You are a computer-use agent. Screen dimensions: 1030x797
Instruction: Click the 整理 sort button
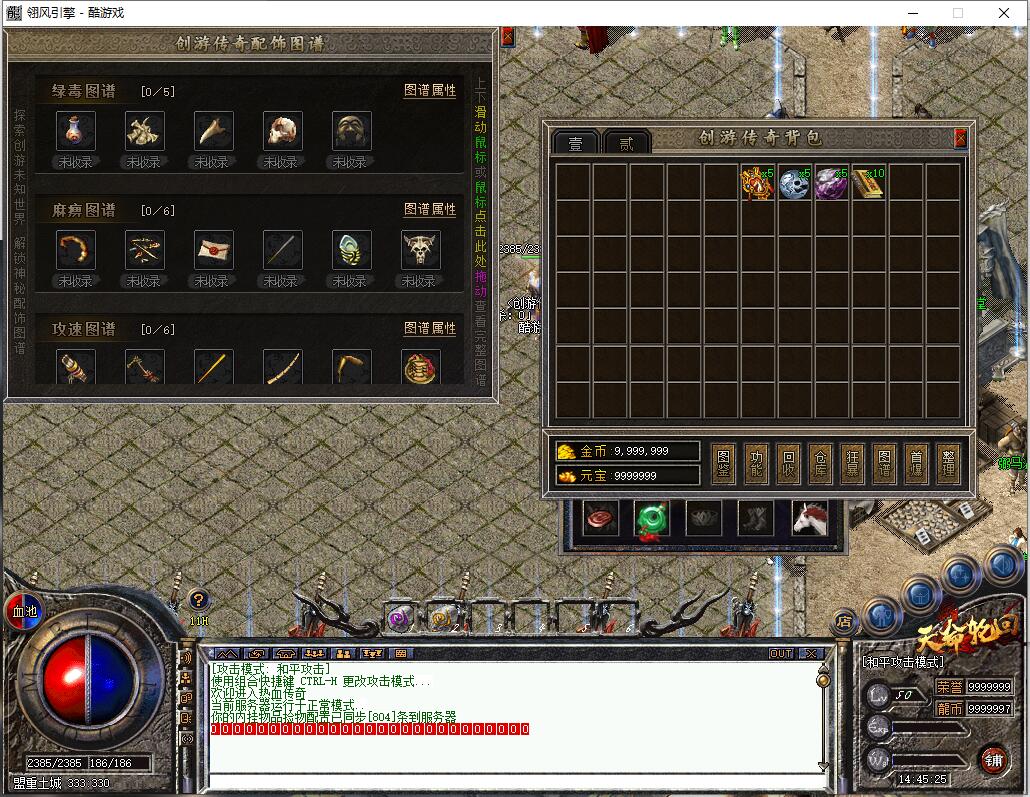click(x=949, y=465)
